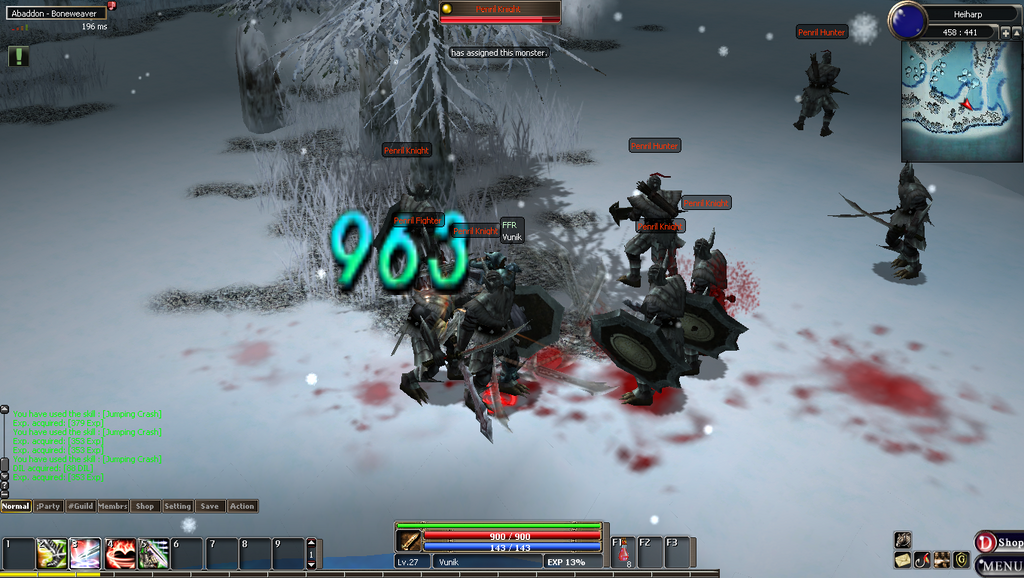Open the Shop chat tab
1024x578 pixels.
[145, 506]
